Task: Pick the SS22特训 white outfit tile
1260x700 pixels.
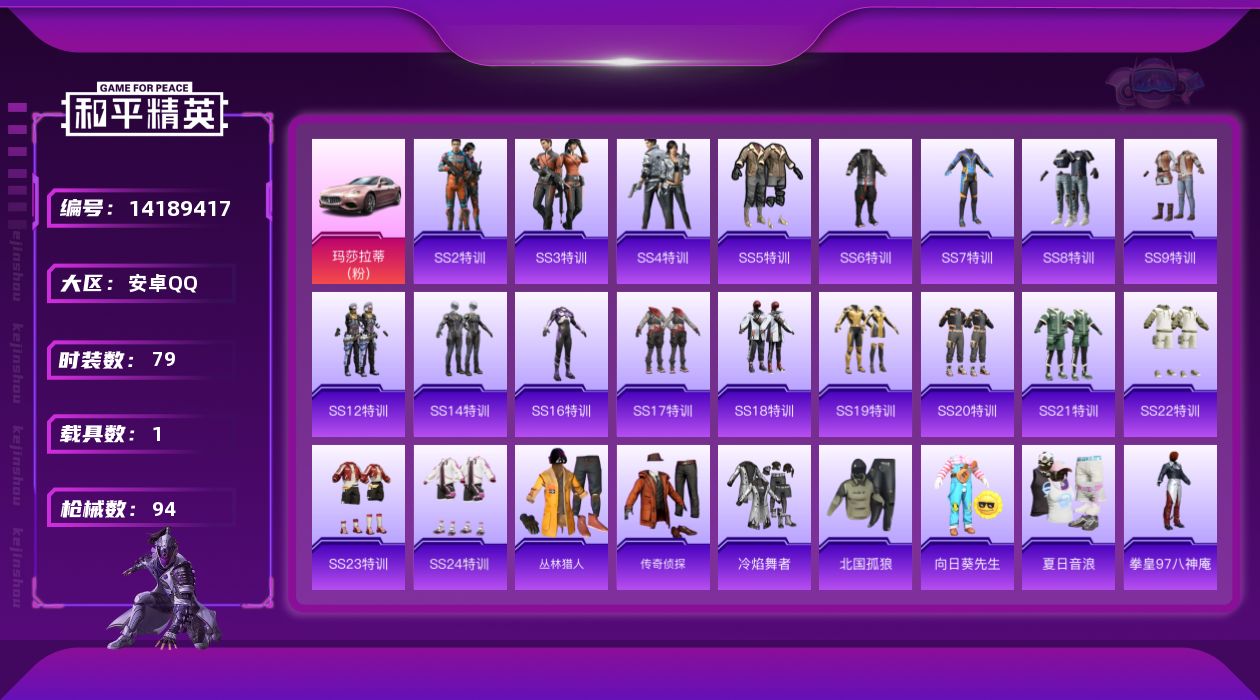Action: [1170, 364]
